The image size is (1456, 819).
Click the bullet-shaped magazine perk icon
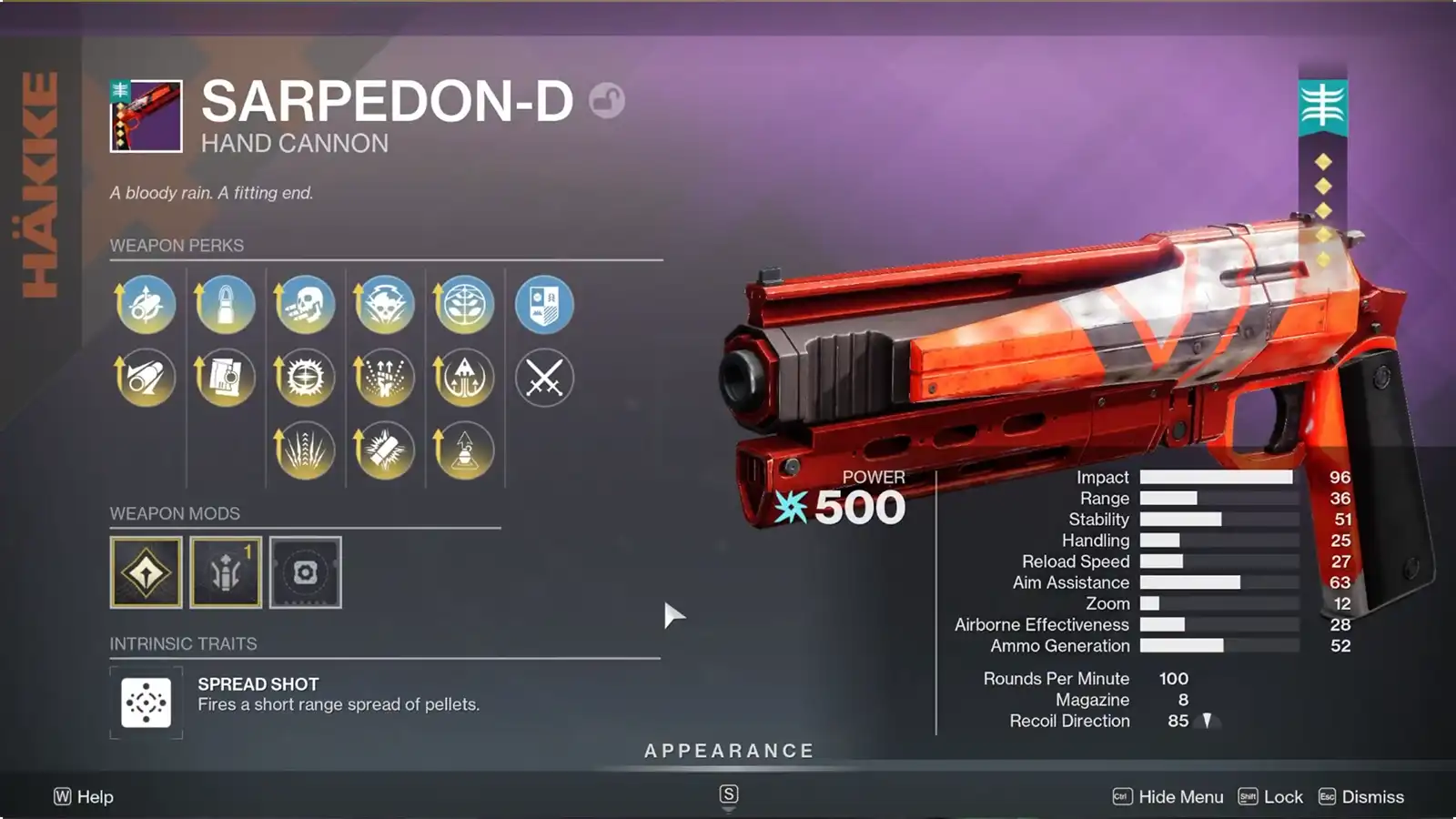click(224, 305)
